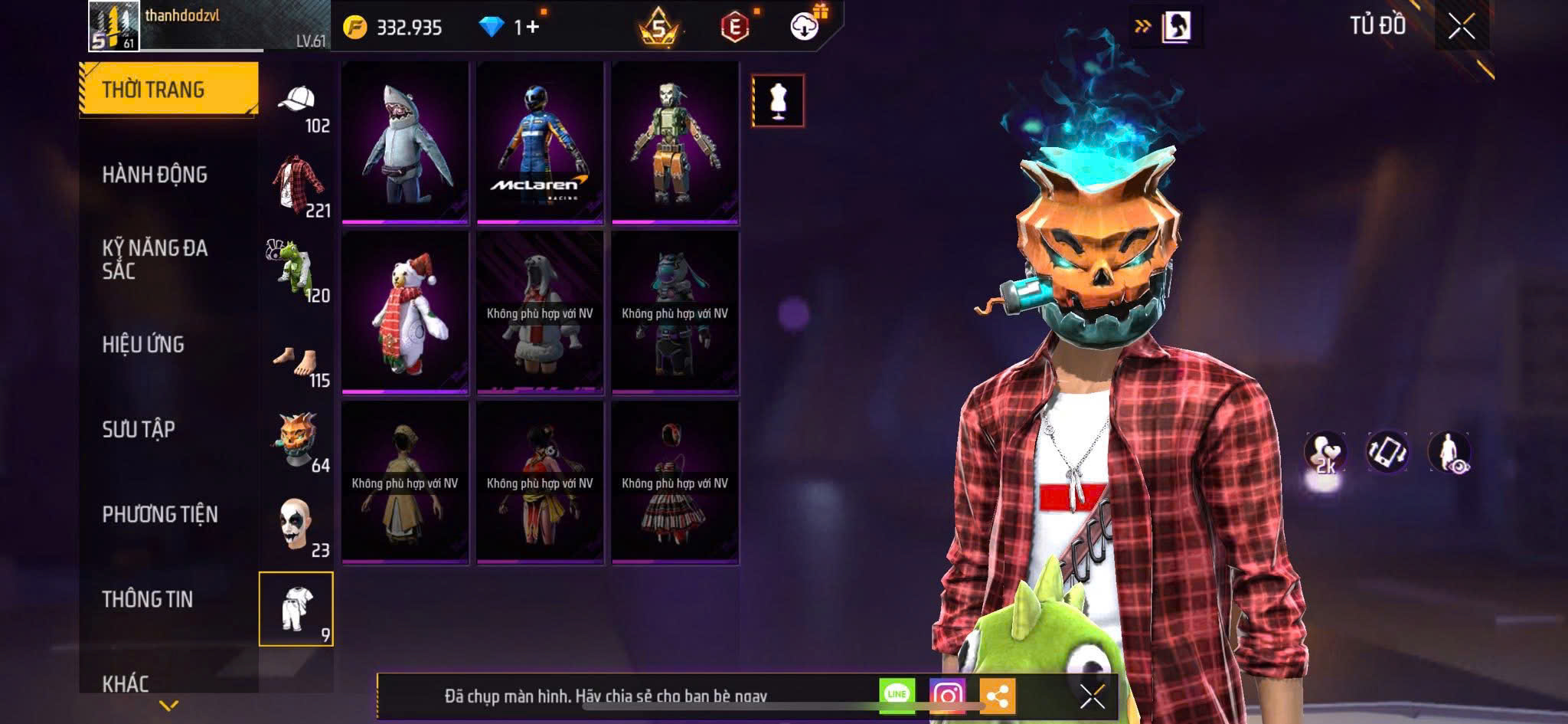The width and height of the screenshot is (1568, 724).
Task: Switch to the KỸ NĂNG ĐA SẮC tab
Action: pyautogui.click(x=155, y=259)
